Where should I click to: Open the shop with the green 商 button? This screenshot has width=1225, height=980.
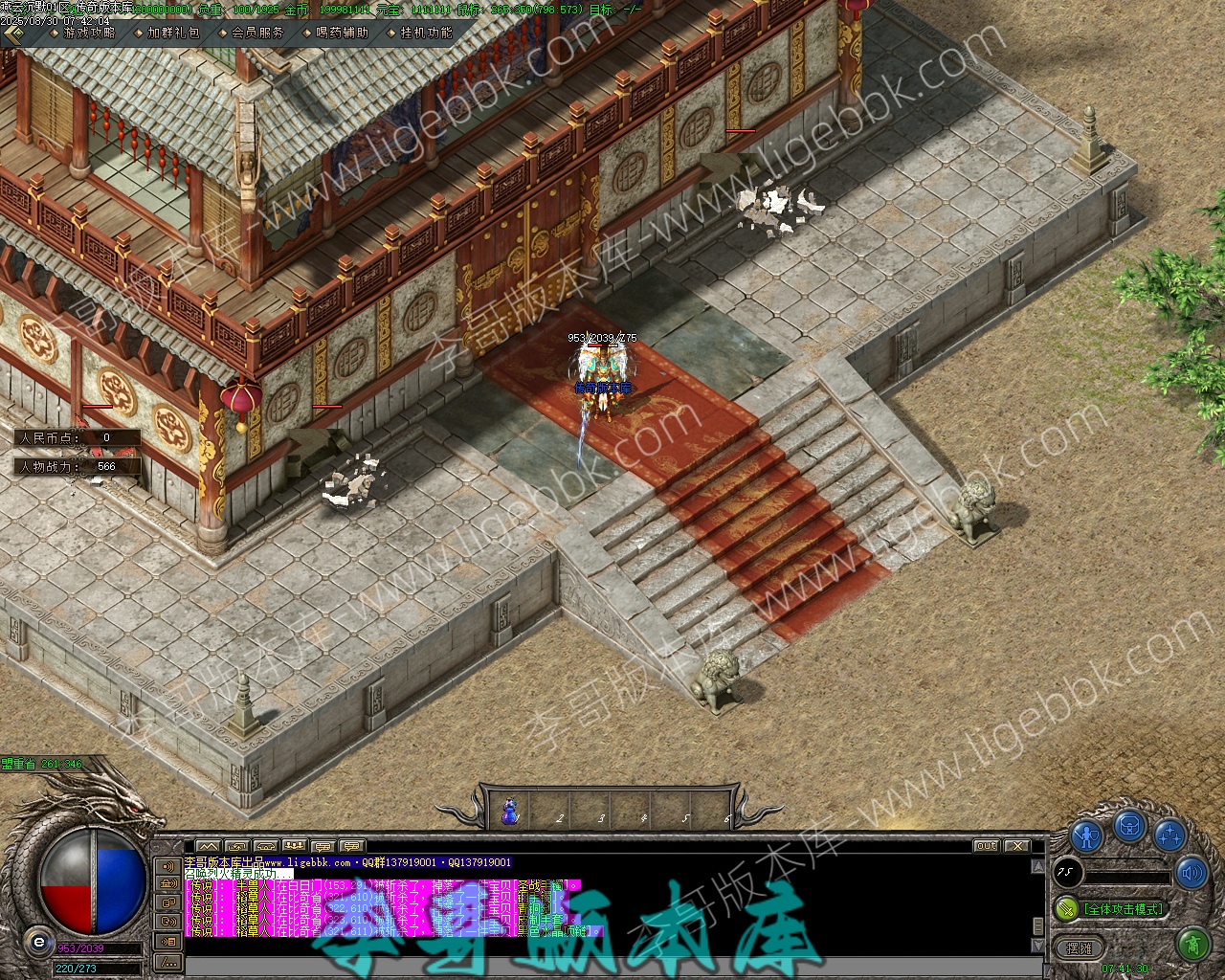[1192, 946]
